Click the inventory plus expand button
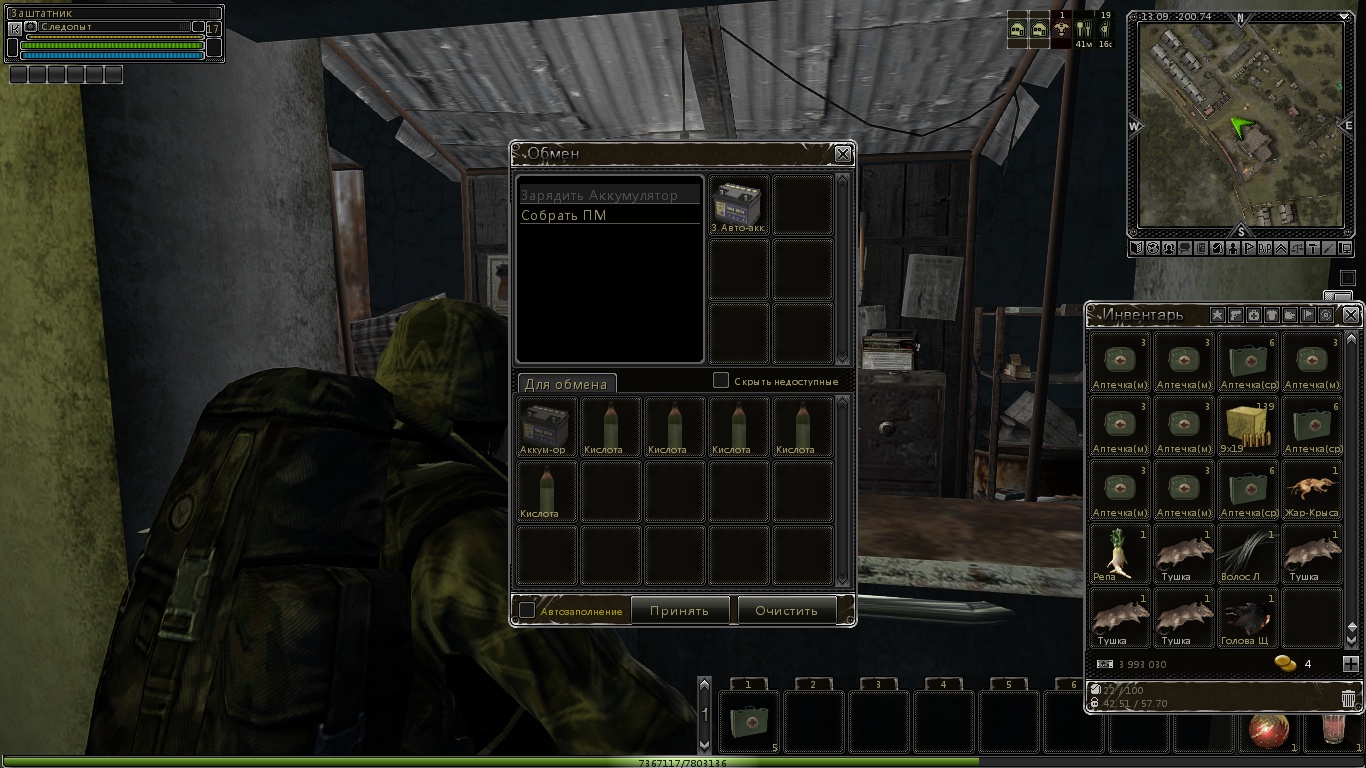The height and width of the screenshot is (768, 1366). pyautogui.click(x=1350, y=664)
